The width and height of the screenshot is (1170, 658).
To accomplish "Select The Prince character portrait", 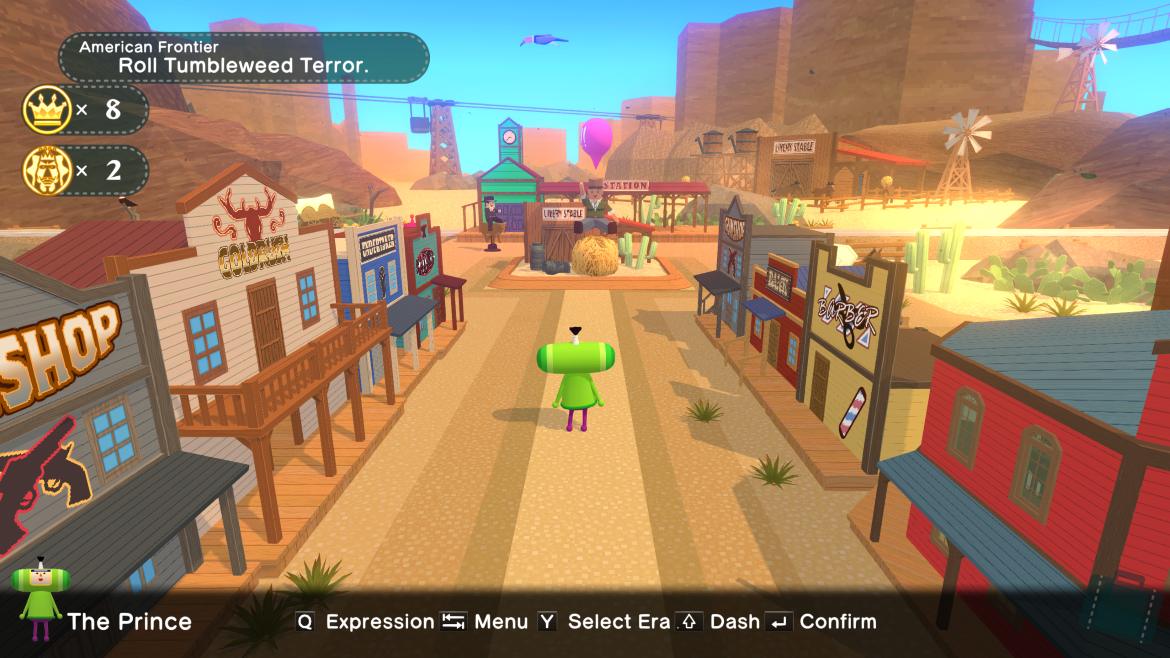I will (39, 600).
